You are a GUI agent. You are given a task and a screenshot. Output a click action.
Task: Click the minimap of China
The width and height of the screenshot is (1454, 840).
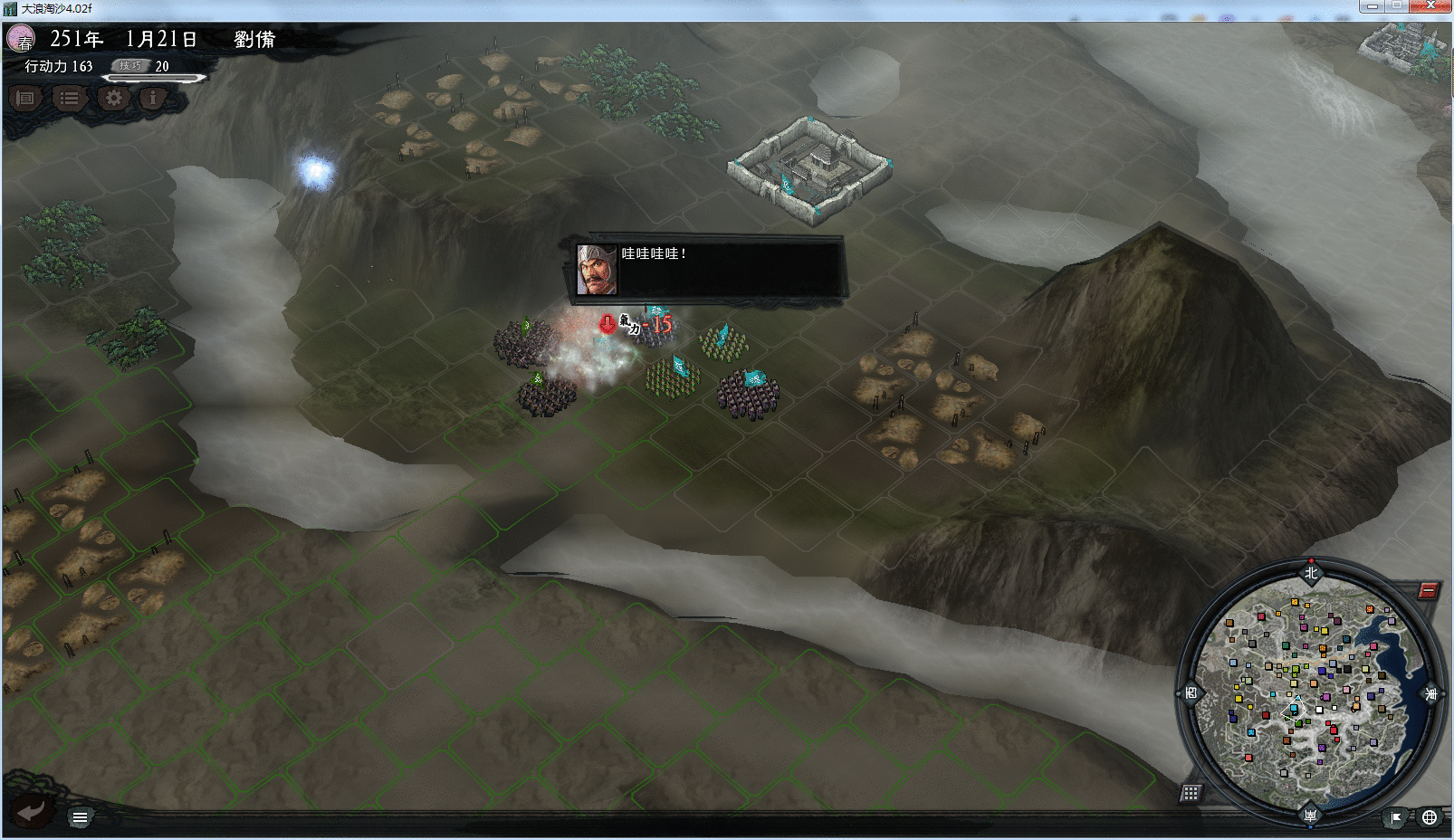point(1309,692)
